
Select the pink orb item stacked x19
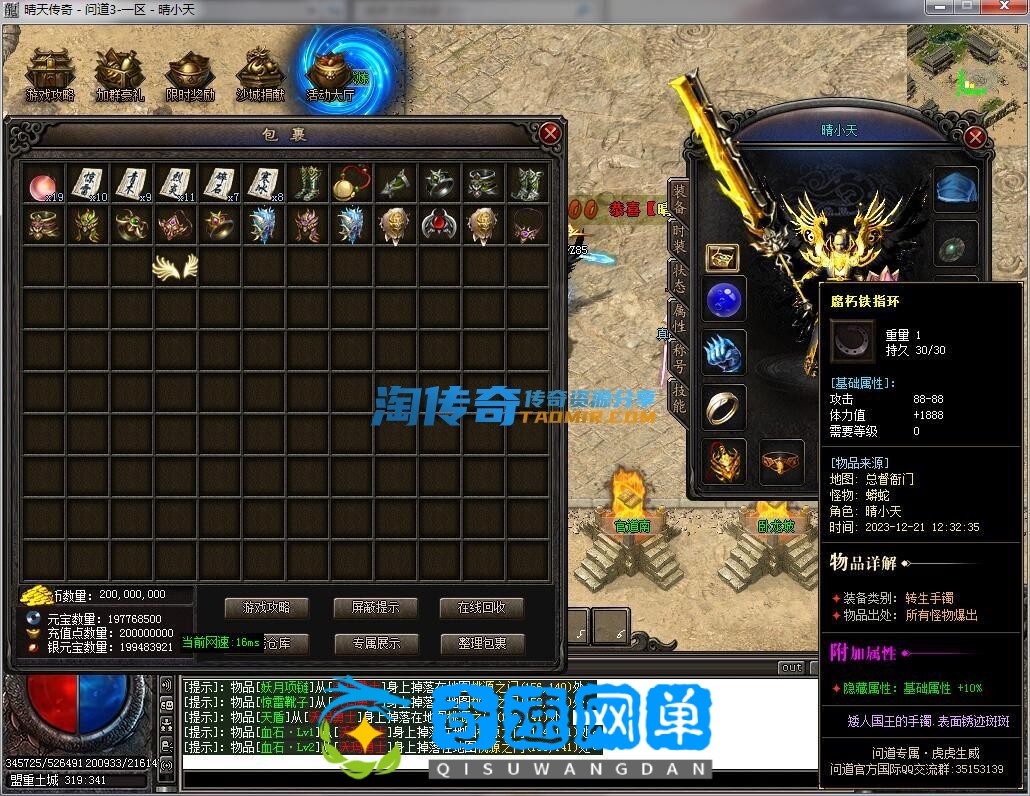(x=43, y=185)
